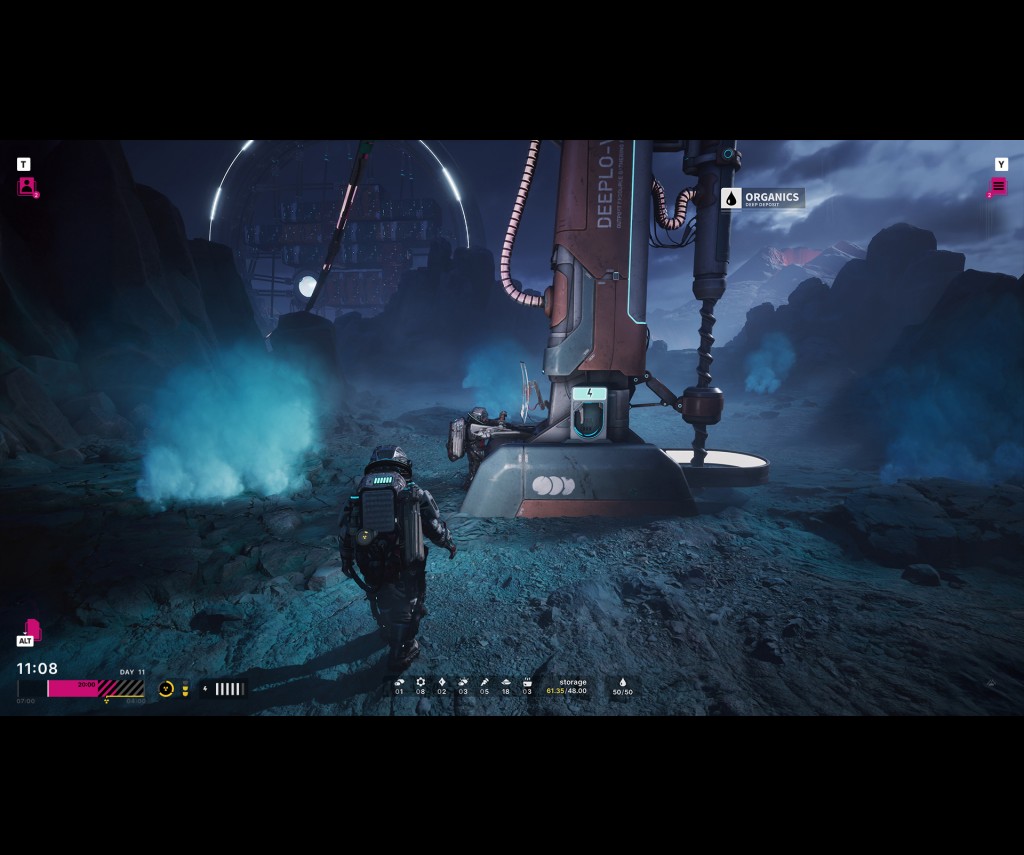Click the water drop icon showing 50/50
This screenshot has width=1024, height=855.
click(623, 683)
